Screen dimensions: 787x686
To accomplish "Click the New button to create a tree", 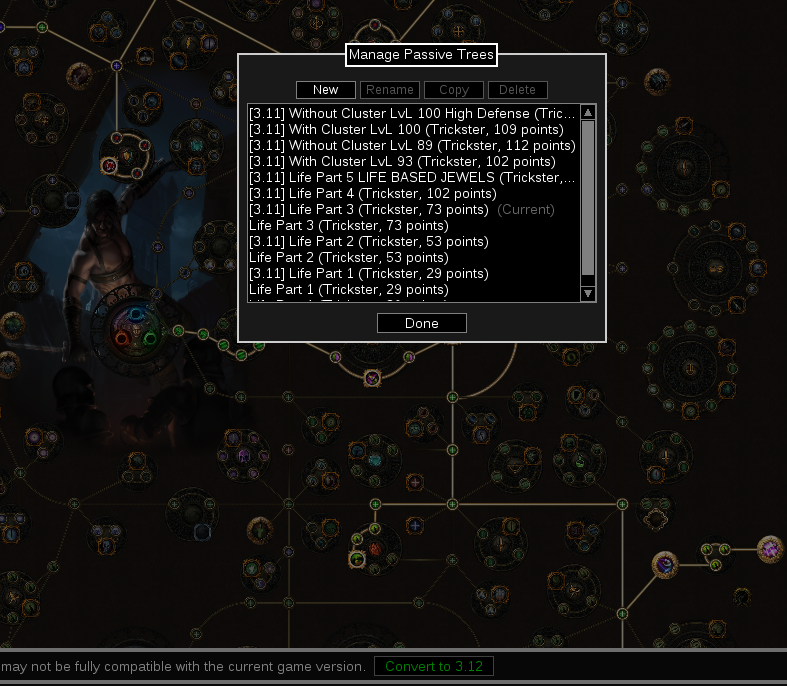I will pyautogui.click(x=325, y=90).
